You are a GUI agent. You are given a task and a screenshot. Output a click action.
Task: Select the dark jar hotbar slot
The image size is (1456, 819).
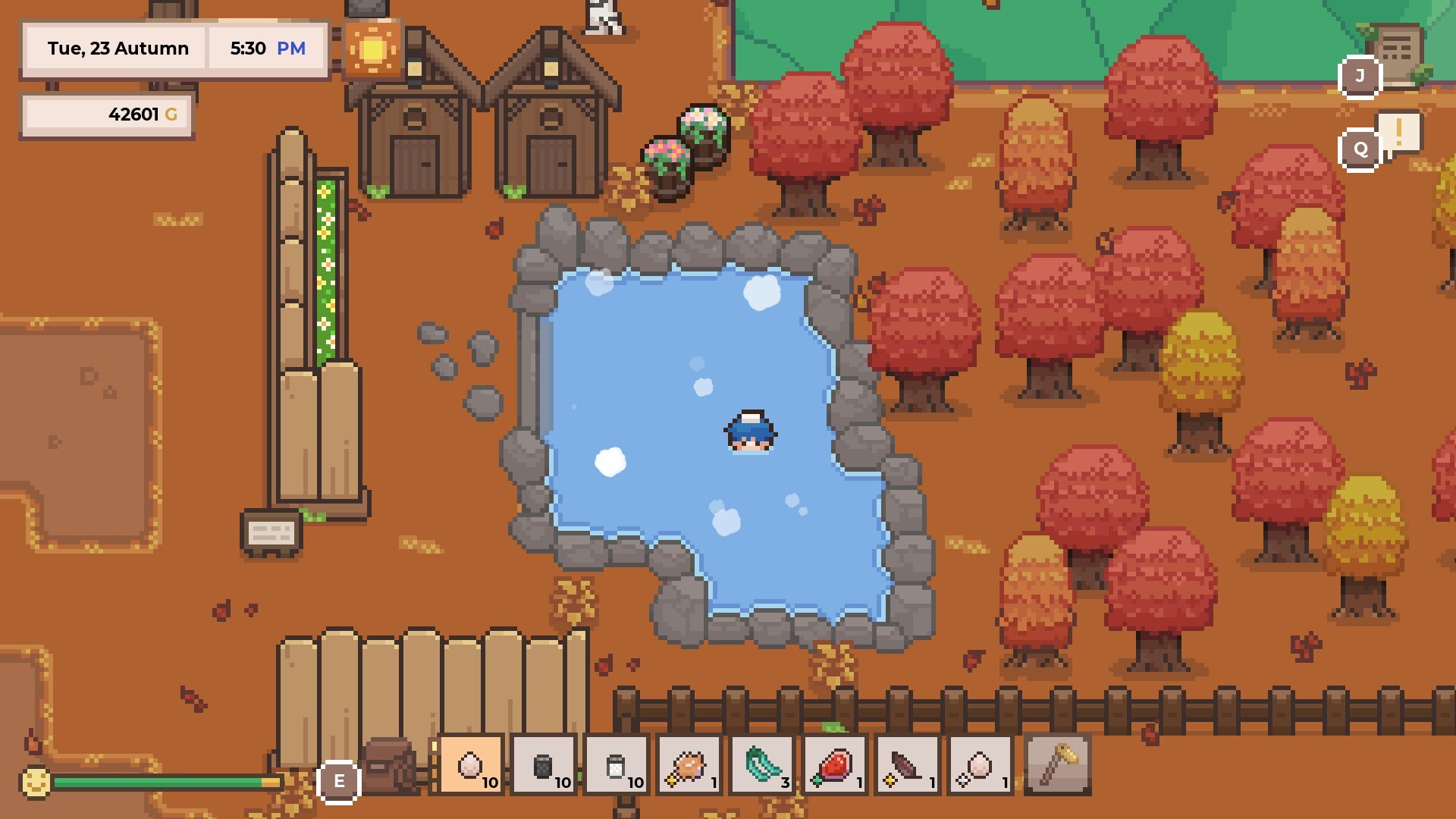pos(544,764)
